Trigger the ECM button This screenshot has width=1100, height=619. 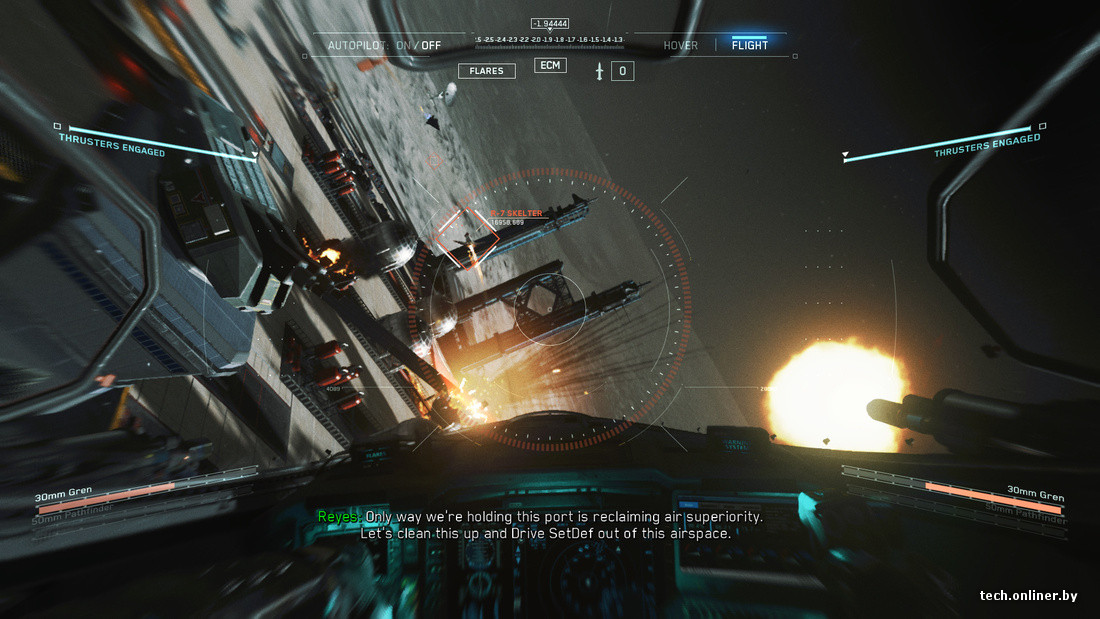[x=550, y=65]
